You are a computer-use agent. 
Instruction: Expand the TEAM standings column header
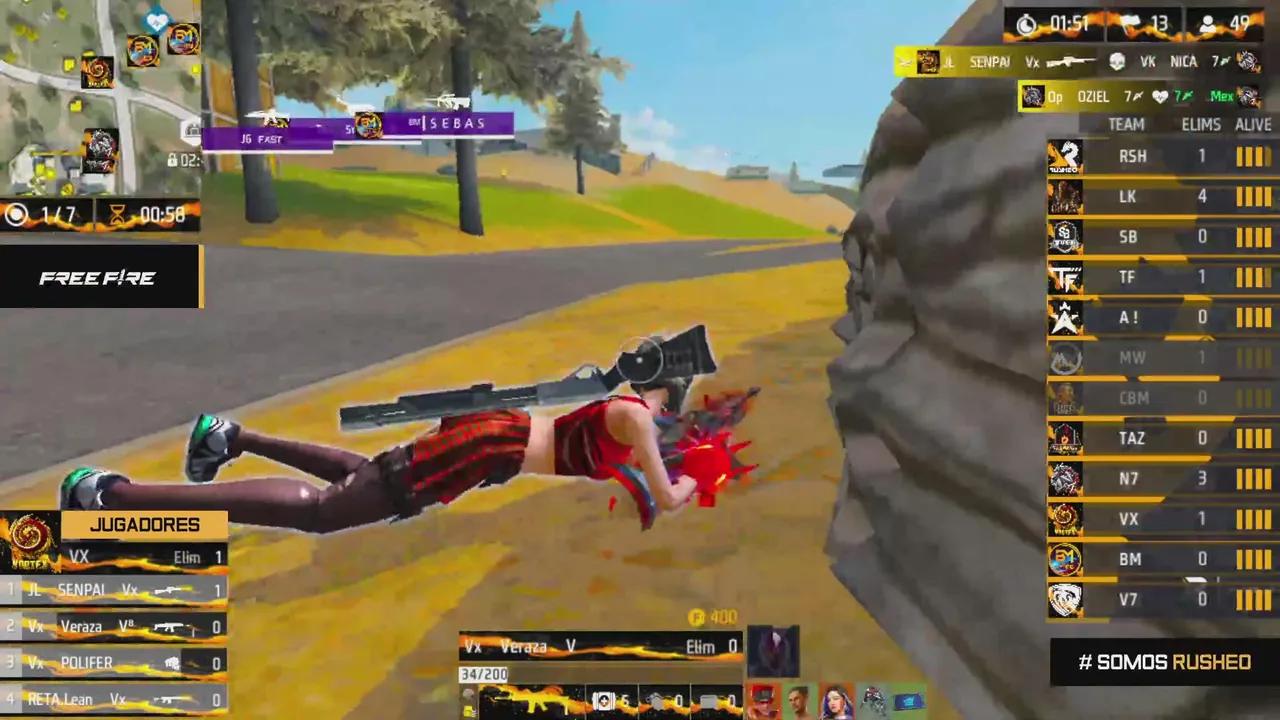1124,124
